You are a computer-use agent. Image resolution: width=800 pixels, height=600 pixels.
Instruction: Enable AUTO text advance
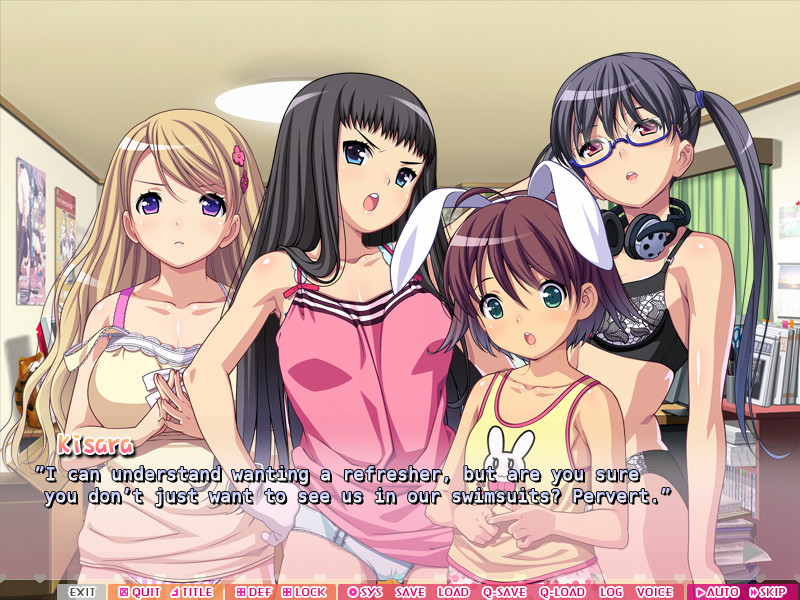coord(716,592)
